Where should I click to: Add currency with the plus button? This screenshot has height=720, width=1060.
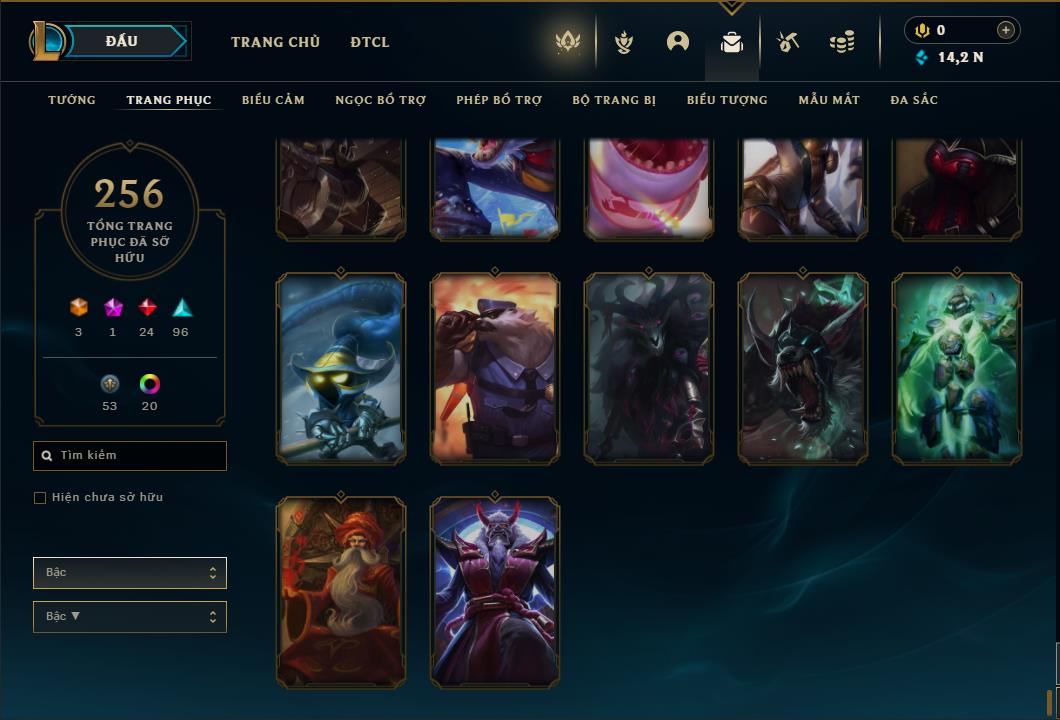1006,30
